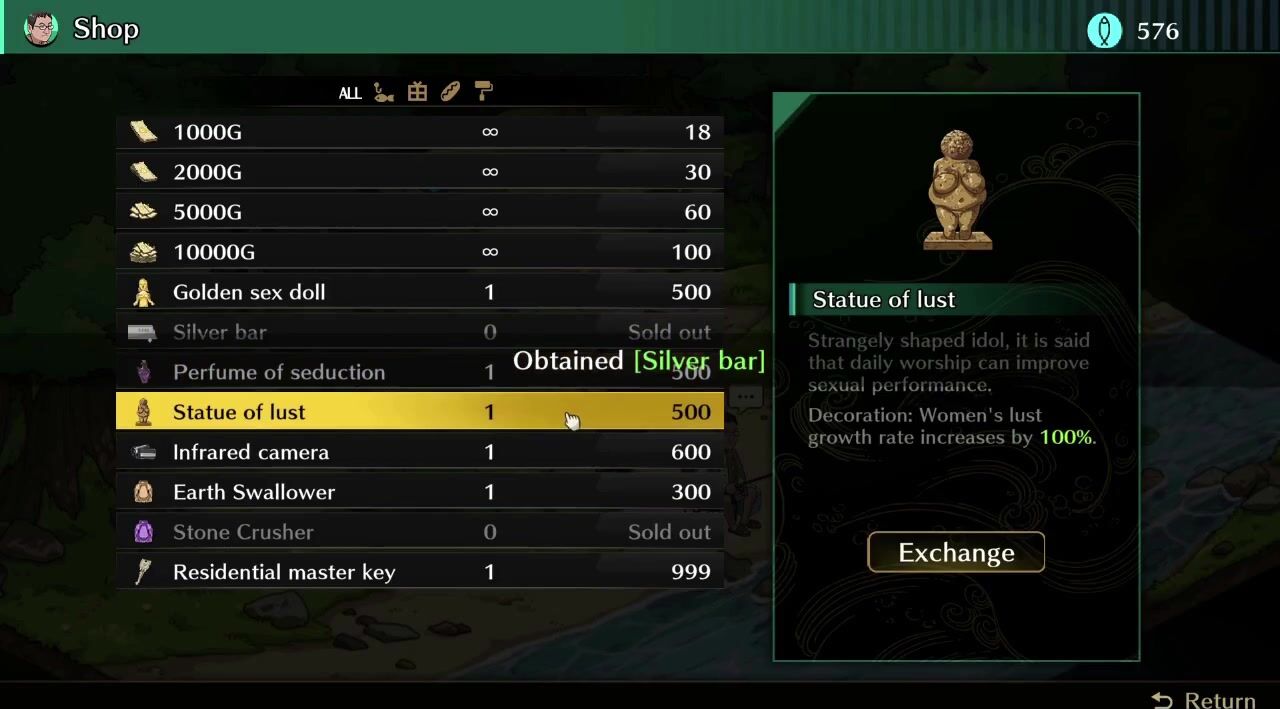Viewport: 1280px width, 709px height.
Task: Choose the 2000G exchange row
Action: click(420, 172)
